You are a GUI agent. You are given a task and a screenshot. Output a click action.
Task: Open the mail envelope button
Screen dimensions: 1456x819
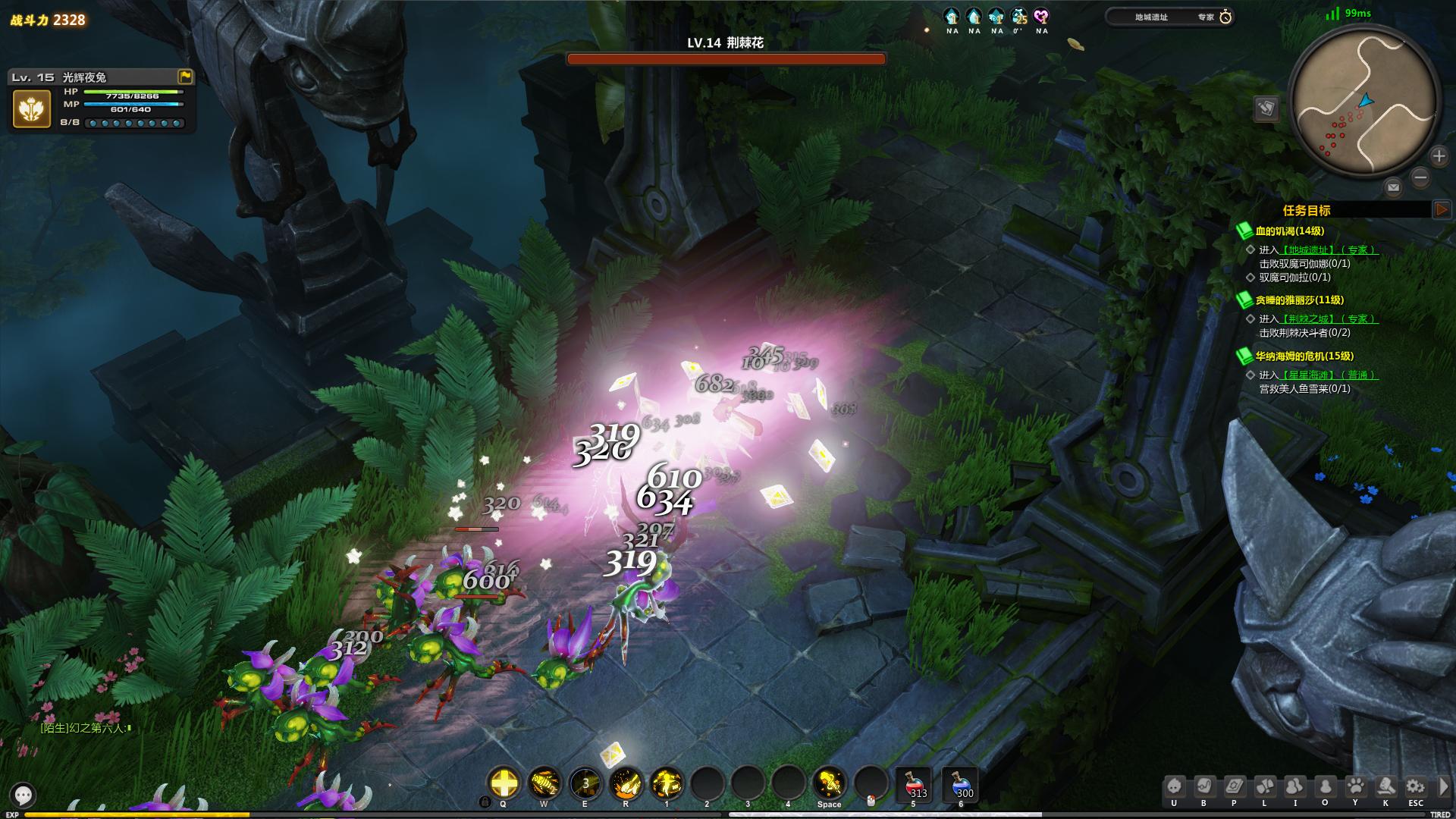click(1393, 187)
